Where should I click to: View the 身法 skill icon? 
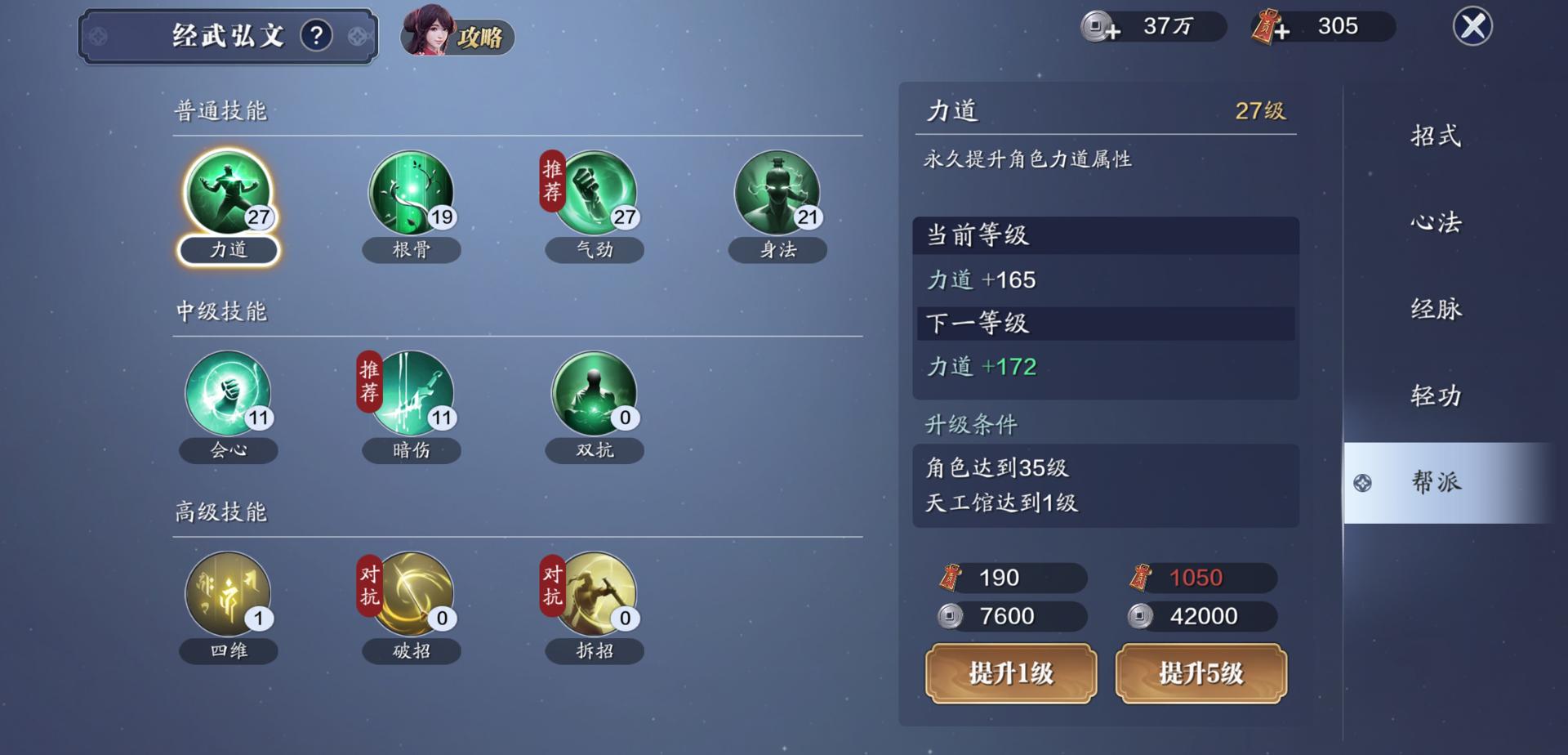[x=777, y=196]
